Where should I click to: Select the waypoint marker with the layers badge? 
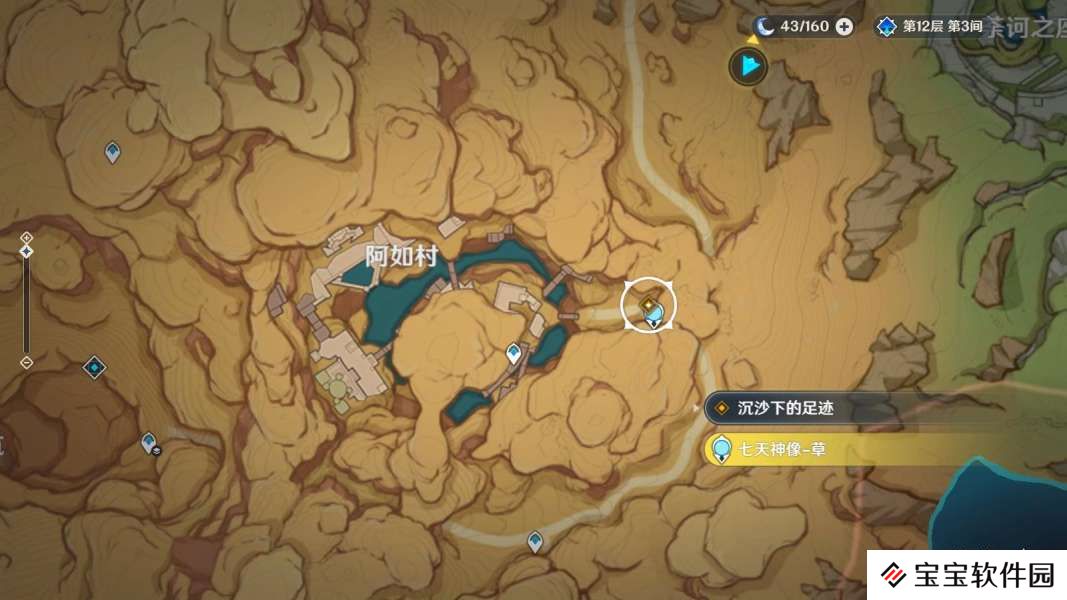tap(149, 442)
